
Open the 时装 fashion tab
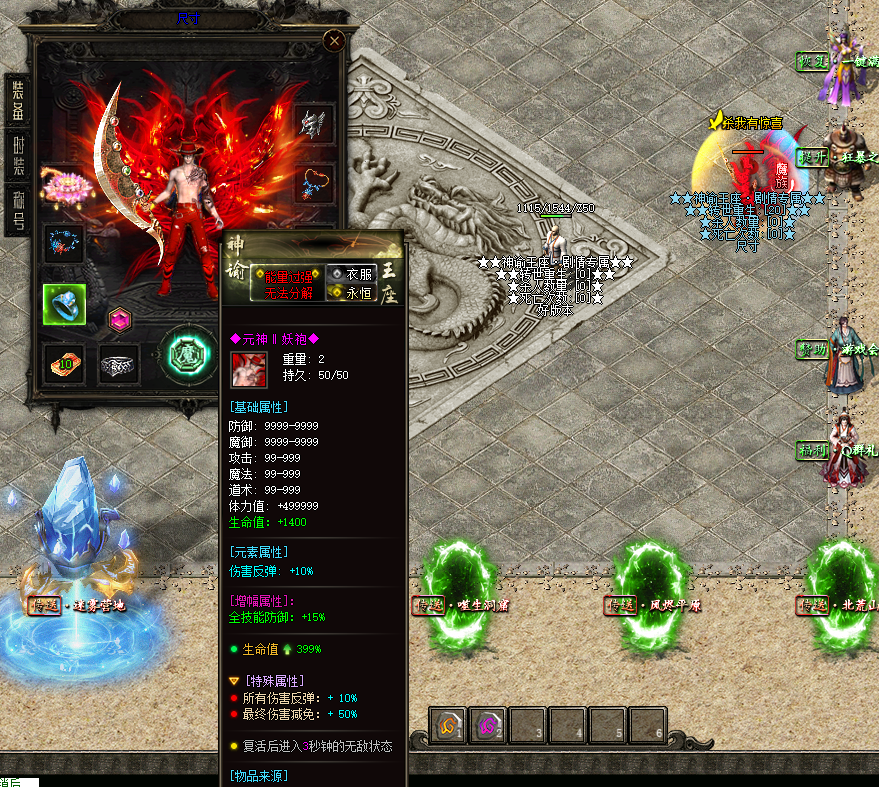18,156
